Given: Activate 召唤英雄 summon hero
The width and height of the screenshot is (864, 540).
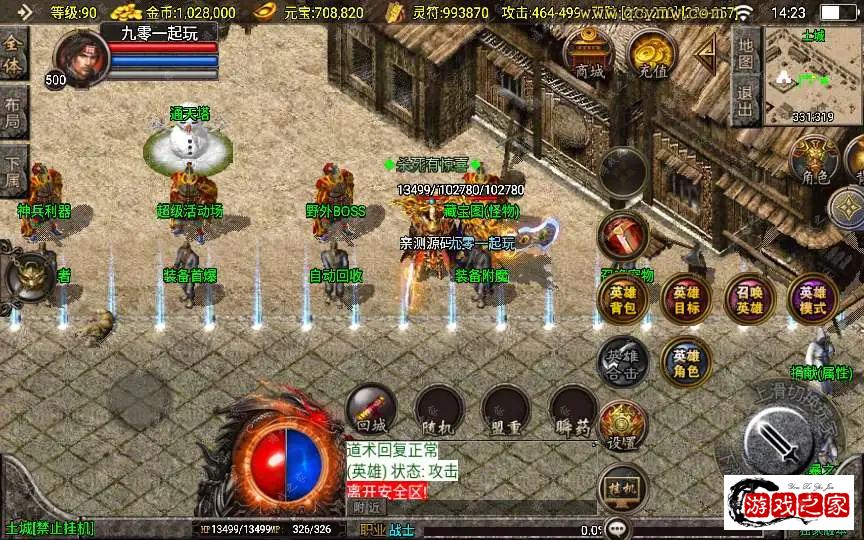Looking at the screenshot, I should point(749,299).
